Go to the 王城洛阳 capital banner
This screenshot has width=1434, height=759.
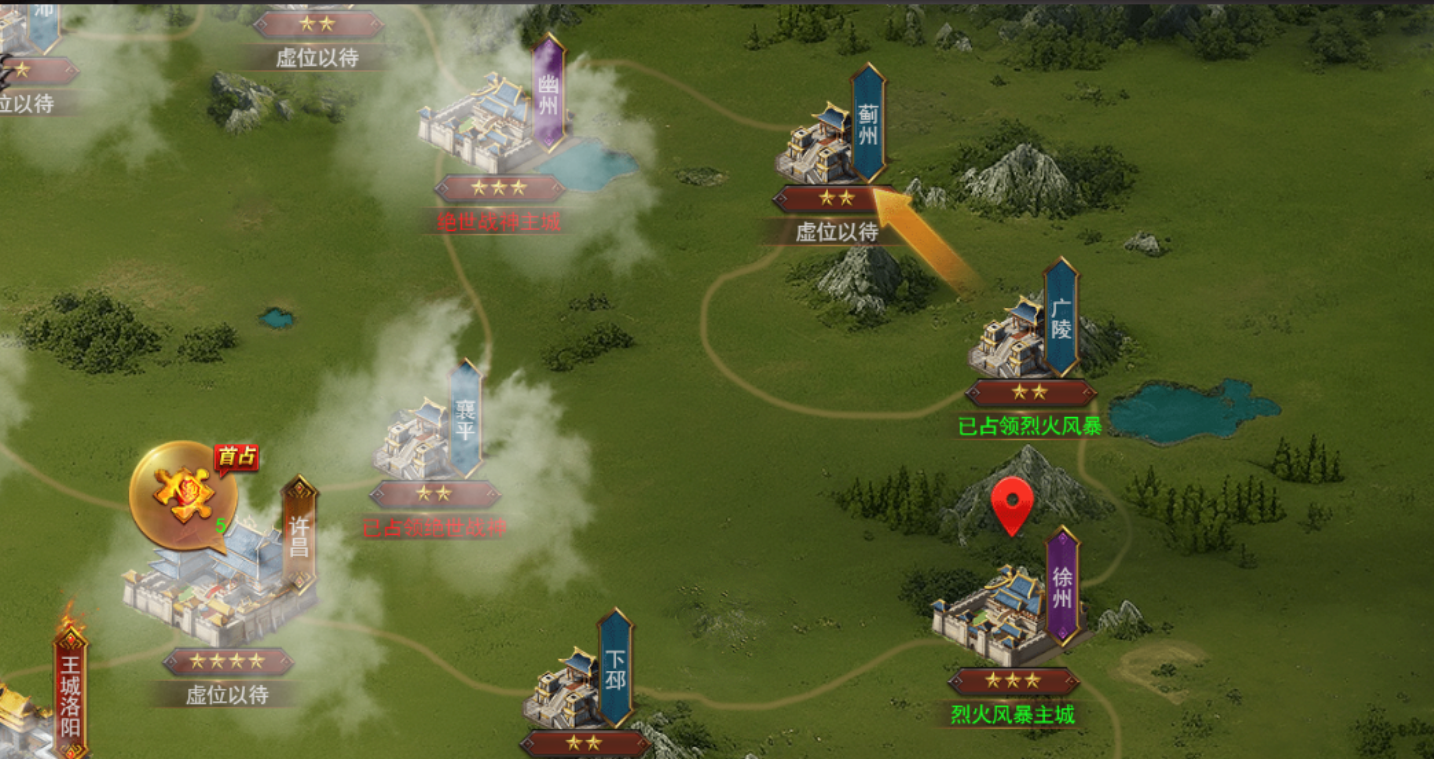click(70, 692)
